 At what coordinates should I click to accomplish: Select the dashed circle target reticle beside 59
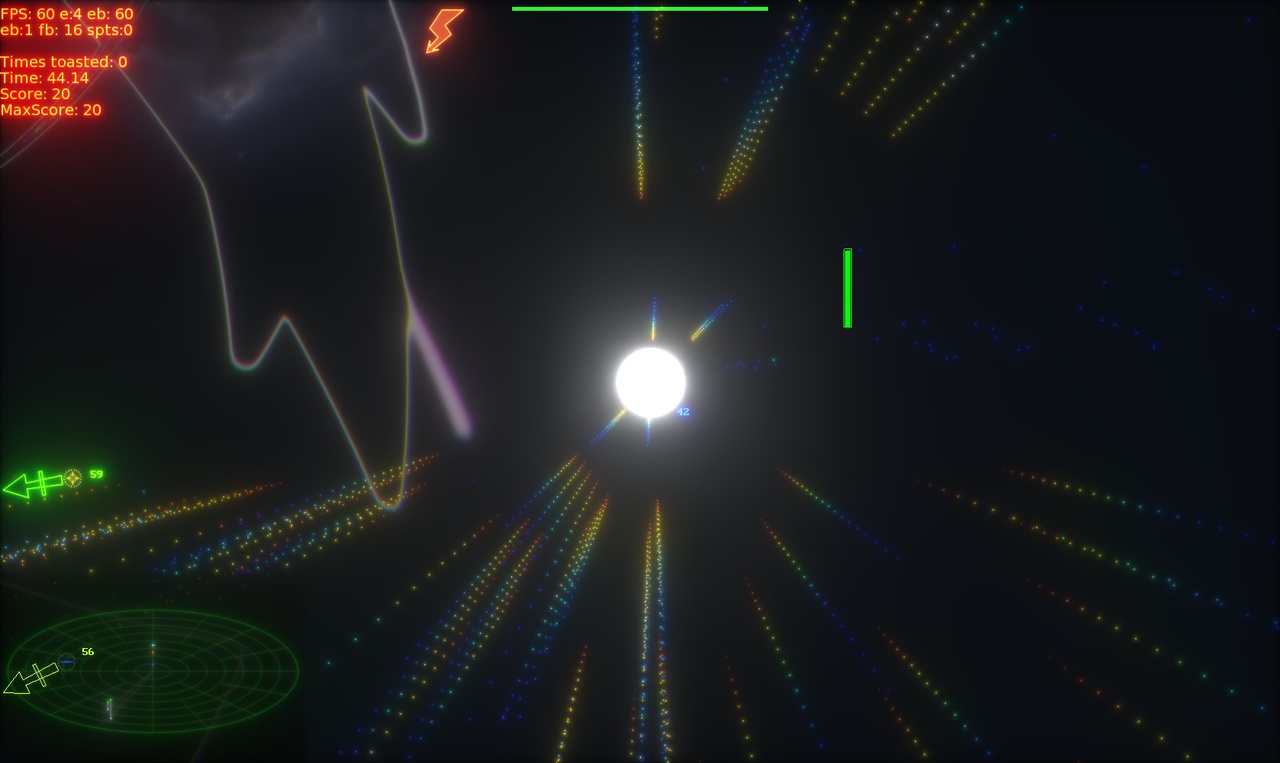(x=72, y=478)
